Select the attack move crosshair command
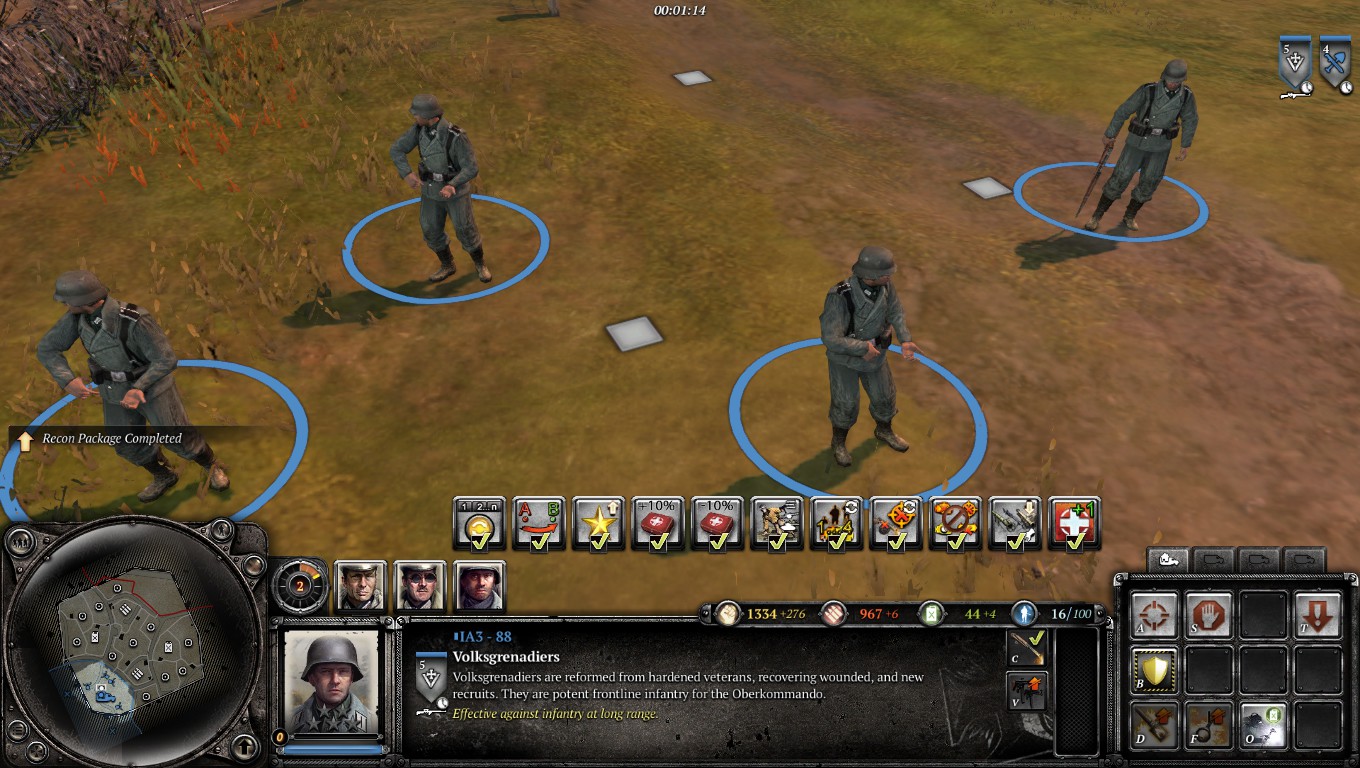 pos(1154,614)
